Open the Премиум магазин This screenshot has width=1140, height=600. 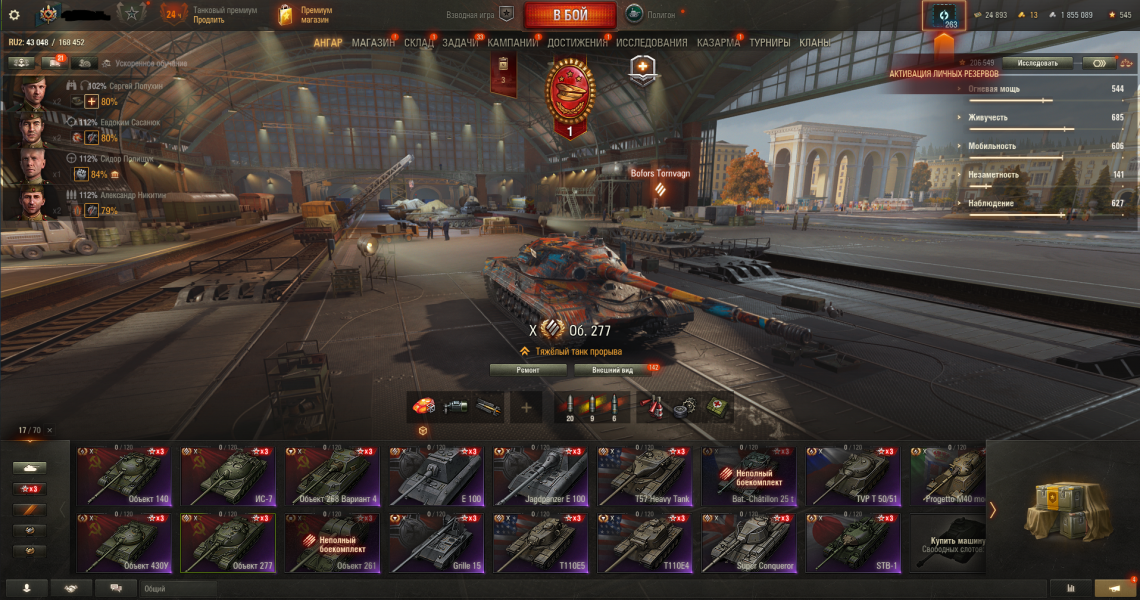tap(305, 15)
